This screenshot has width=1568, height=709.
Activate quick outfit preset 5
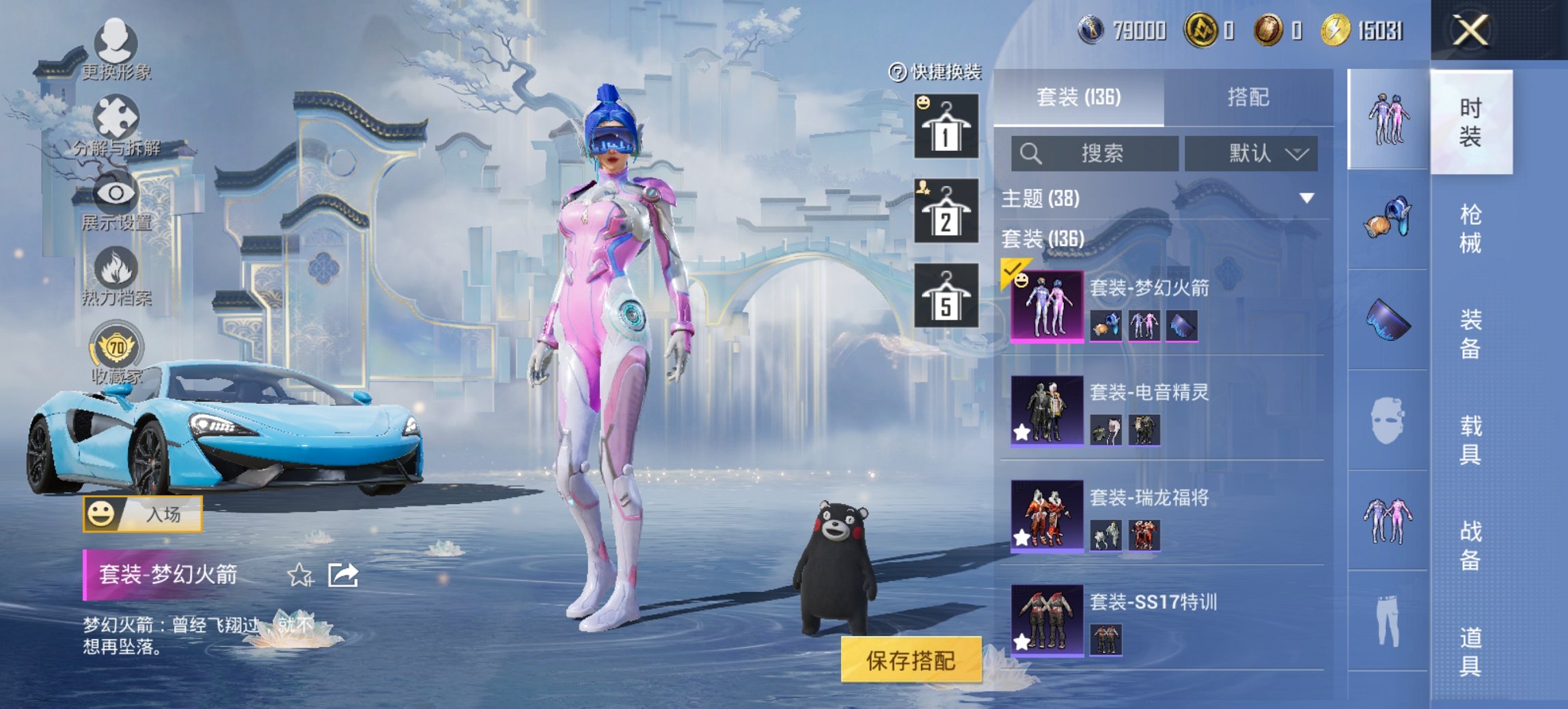(x=946, y=296)
